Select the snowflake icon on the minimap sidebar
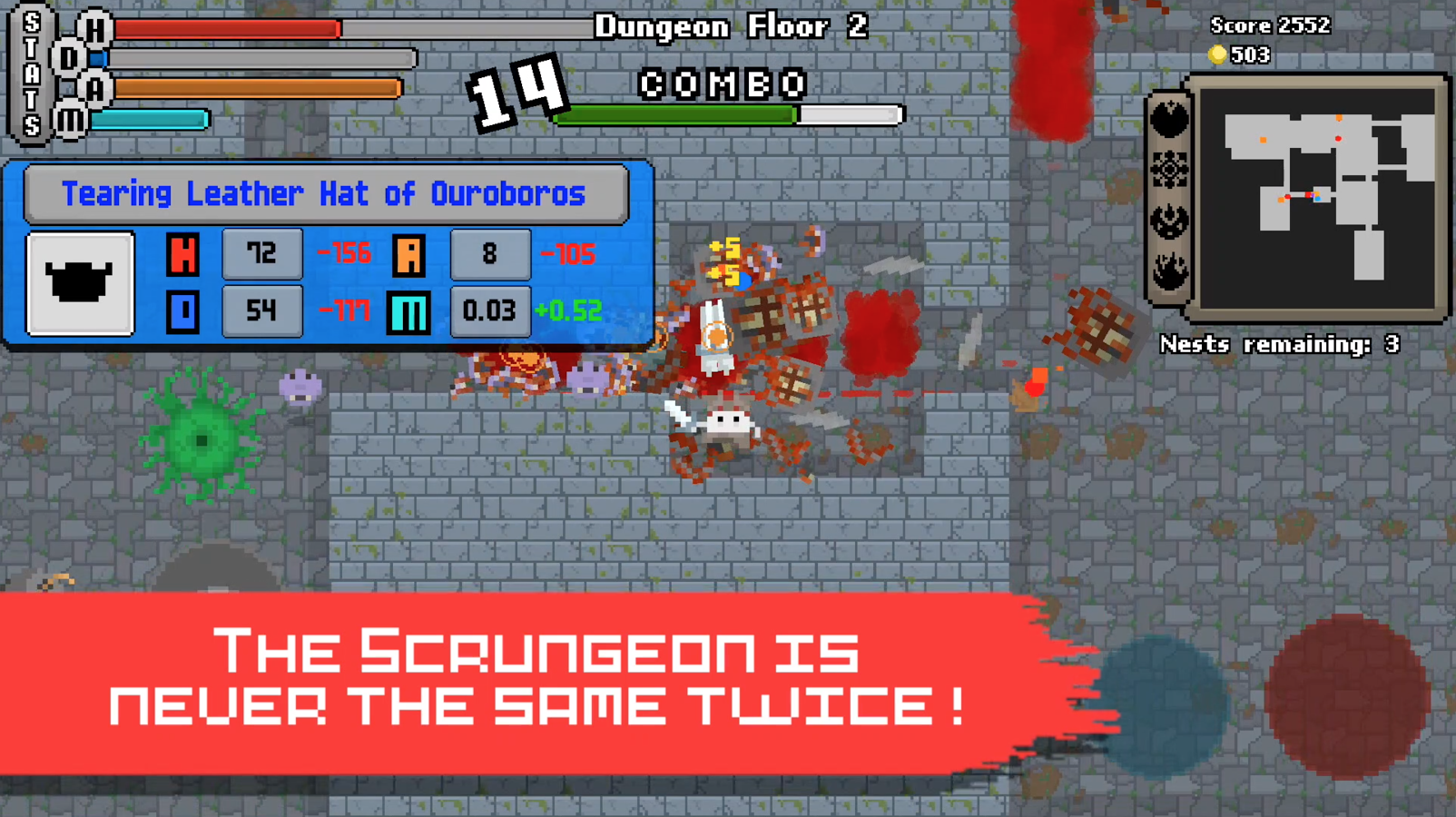Screen dimensions: 1456x817 click(1169, 171)
